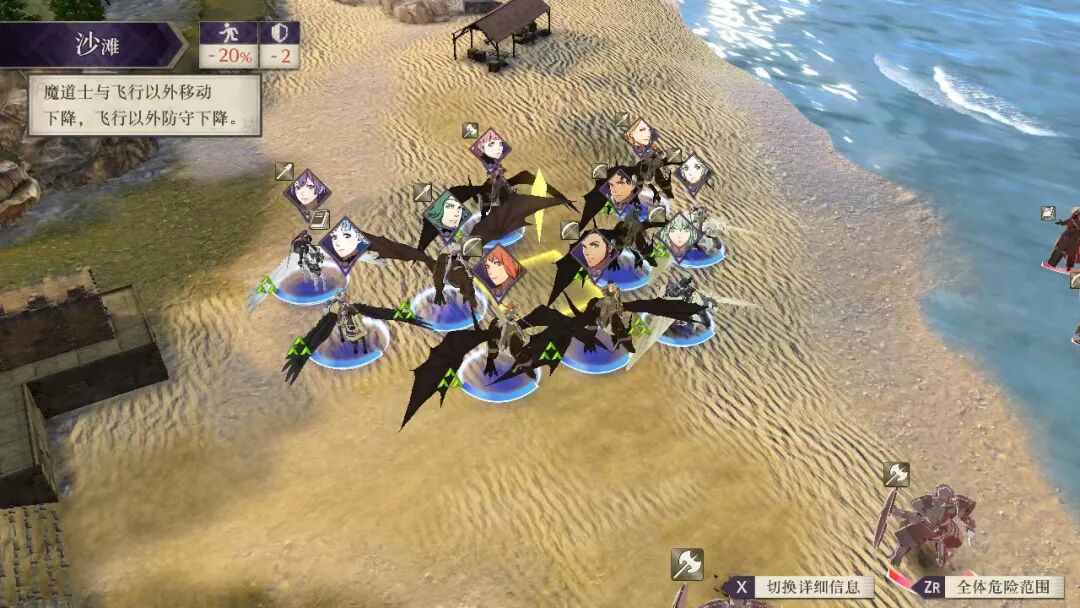
Task: Select the green-haired male unit portrait
Action: [446, 211]
